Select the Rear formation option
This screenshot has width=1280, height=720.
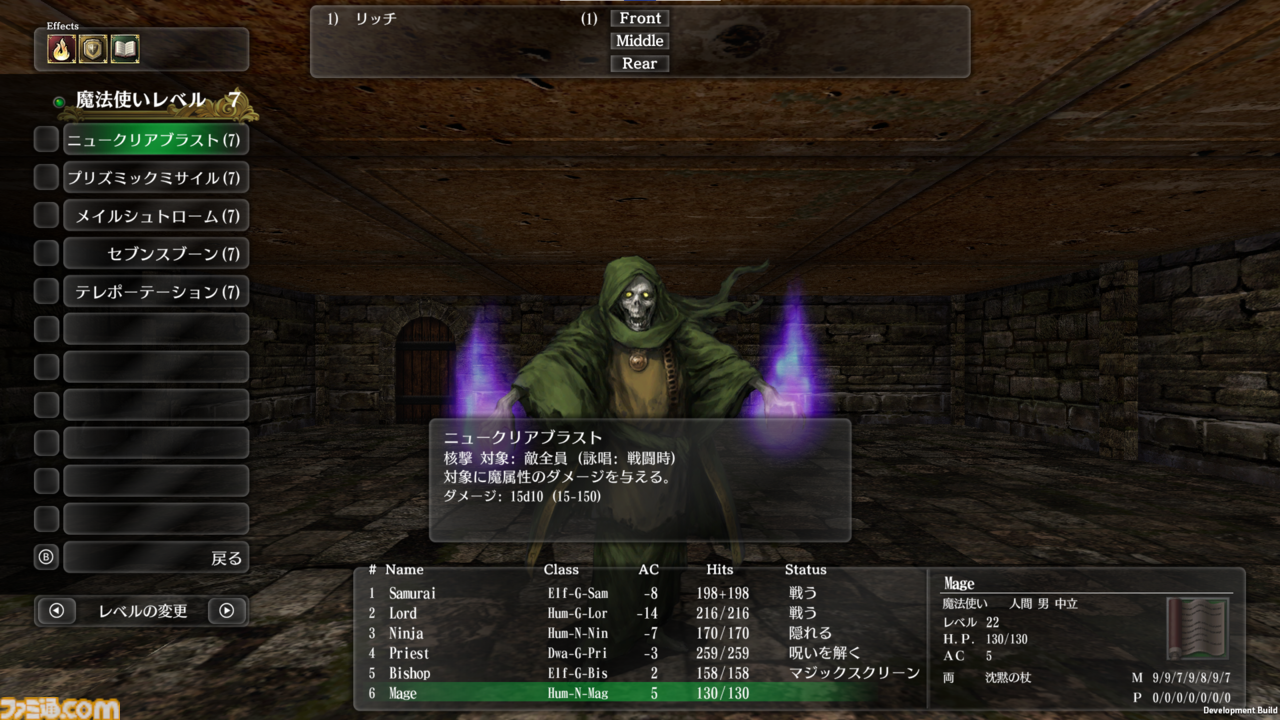click(x=639, y=63)
